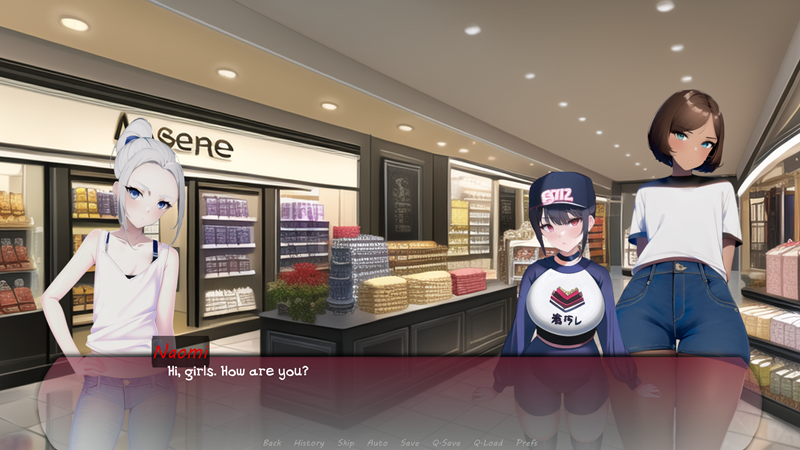Quick load with Q.Load

click(488, 442)
